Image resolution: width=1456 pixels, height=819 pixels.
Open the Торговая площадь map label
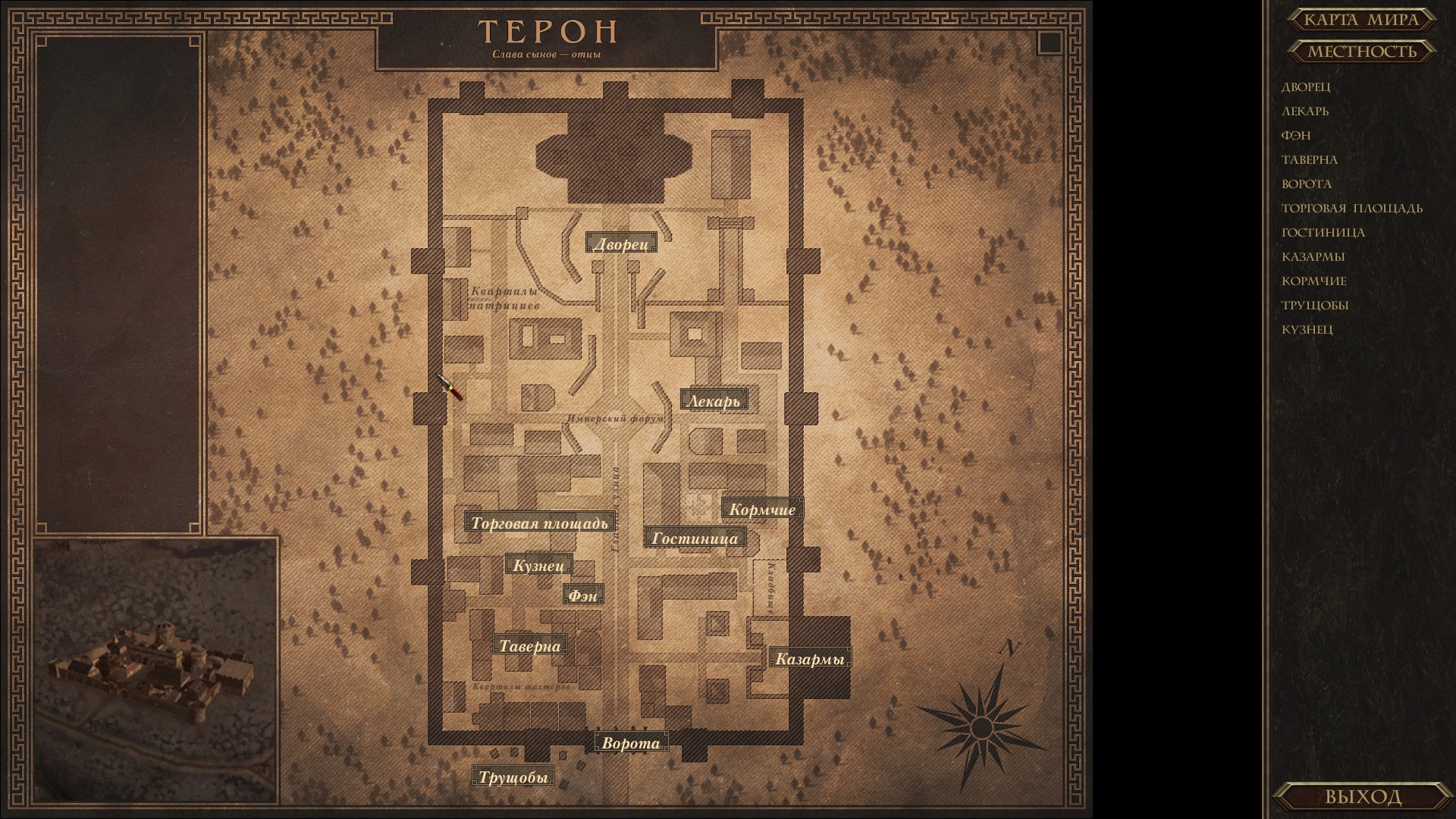pyautogui.click(x=539, y=523)
